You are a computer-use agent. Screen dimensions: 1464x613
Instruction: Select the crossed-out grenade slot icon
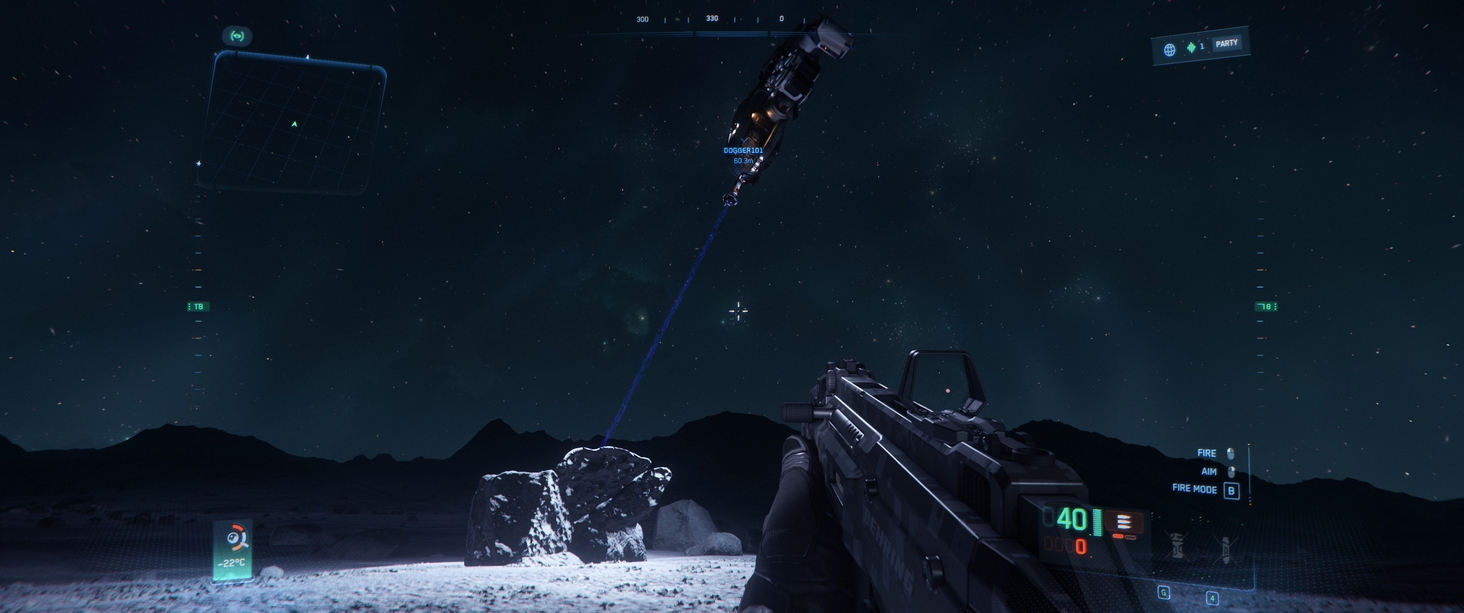(1177, 546)
